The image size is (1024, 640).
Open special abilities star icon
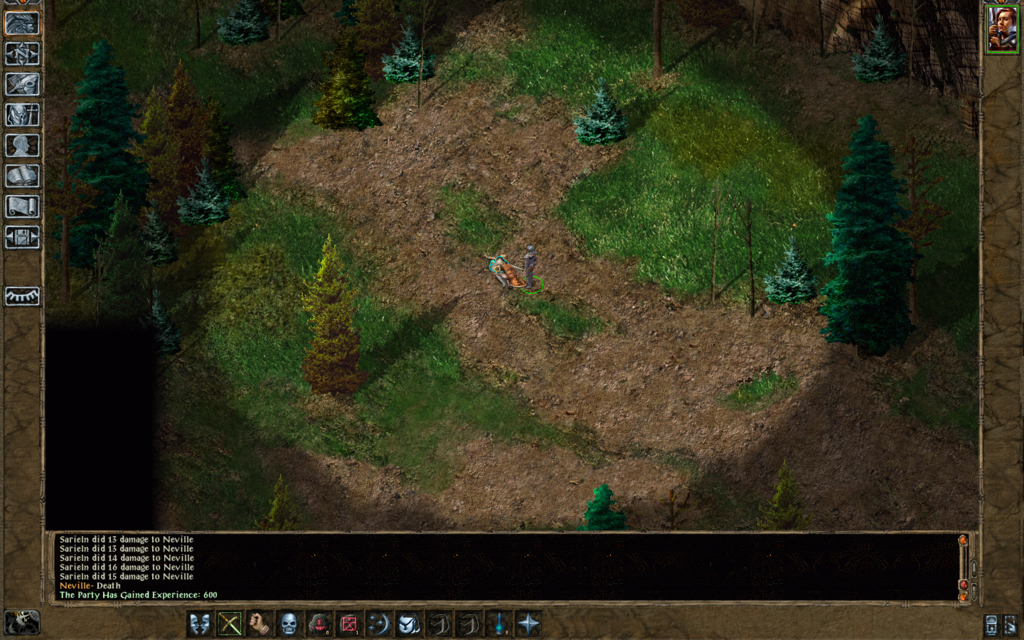coord(528,624)
